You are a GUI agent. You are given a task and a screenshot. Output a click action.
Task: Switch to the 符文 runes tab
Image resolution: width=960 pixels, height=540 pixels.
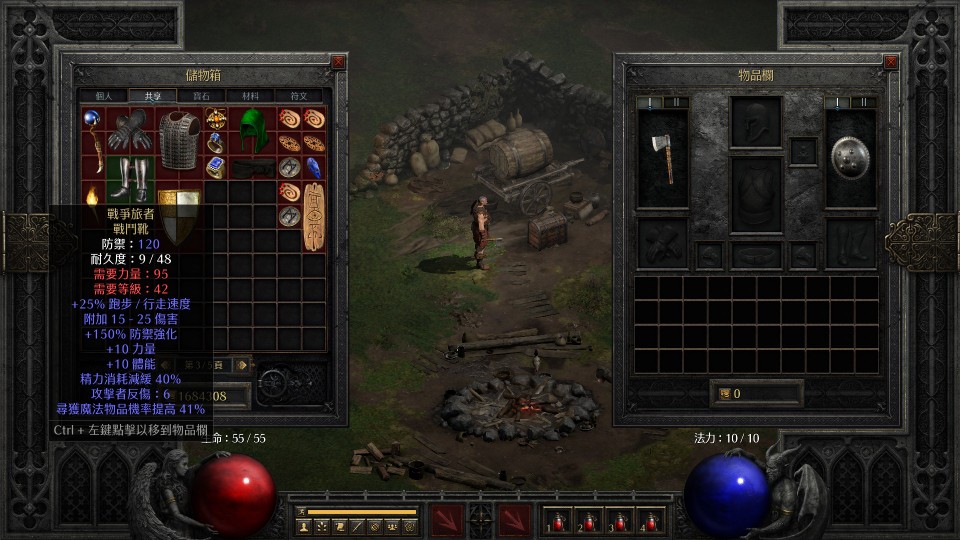(299, 96)
